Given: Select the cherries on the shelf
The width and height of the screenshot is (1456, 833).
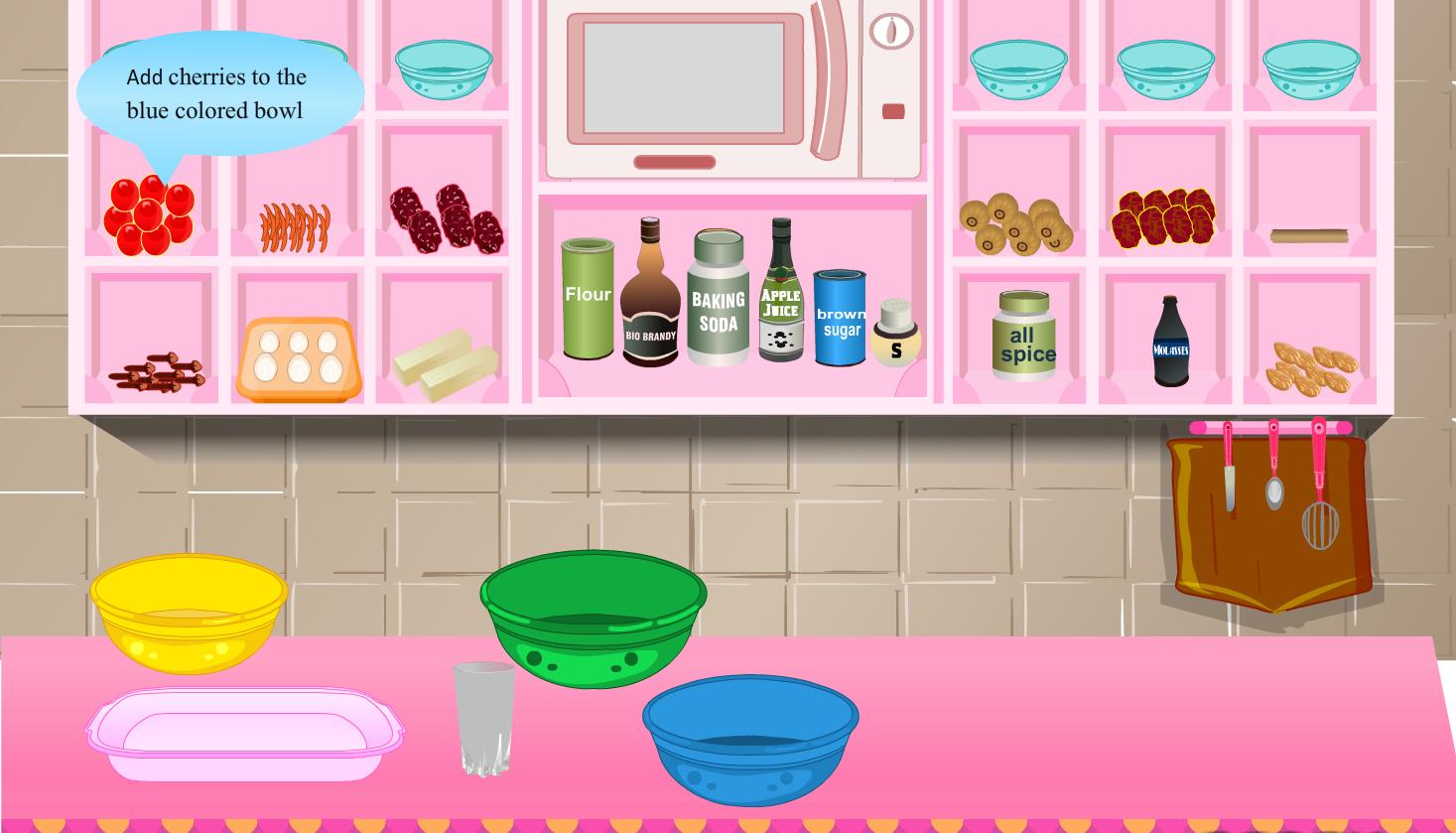Looking at the screenshot, I should pos(149,213).
